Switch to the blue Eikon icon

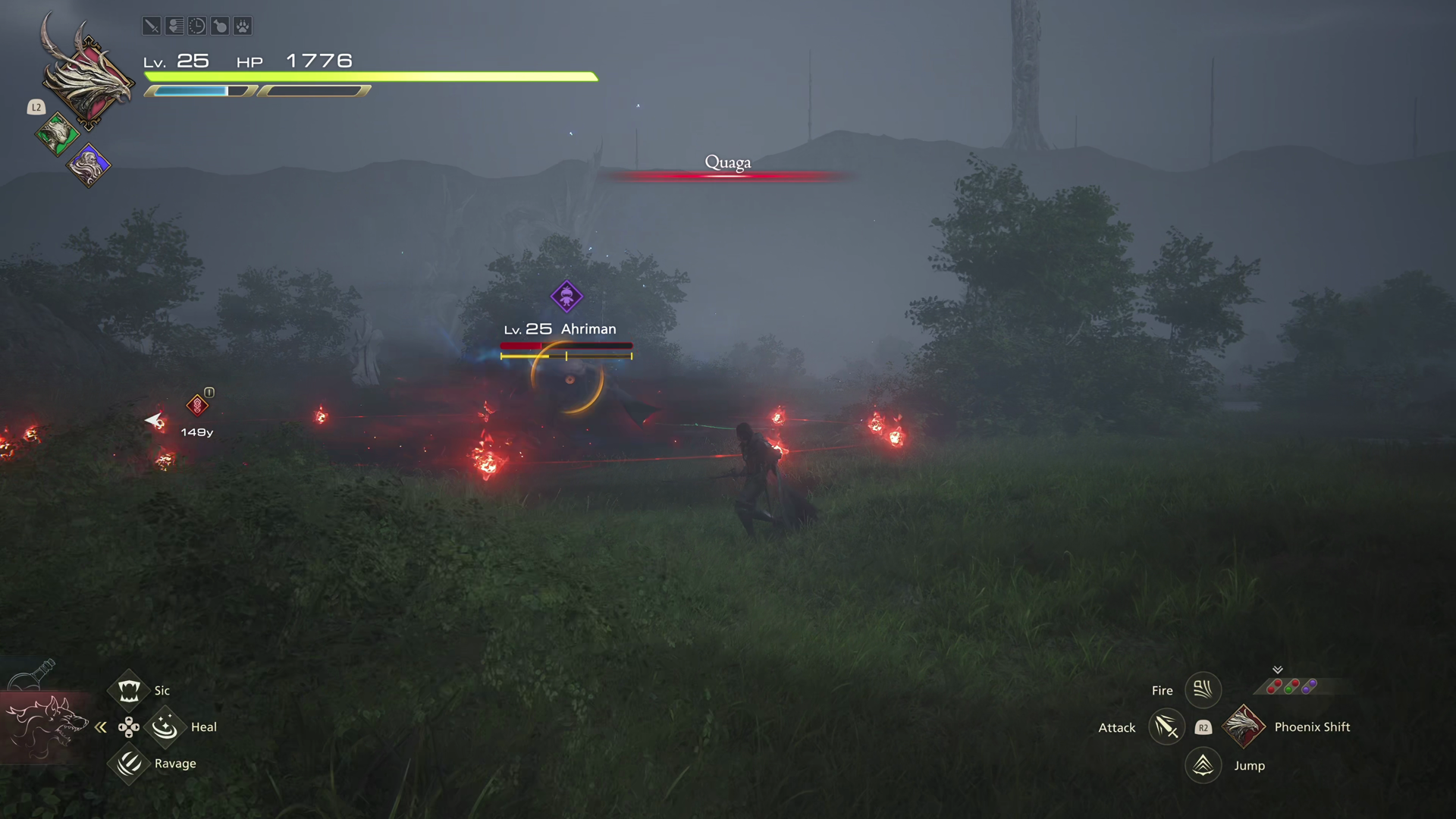pos(89,165)
